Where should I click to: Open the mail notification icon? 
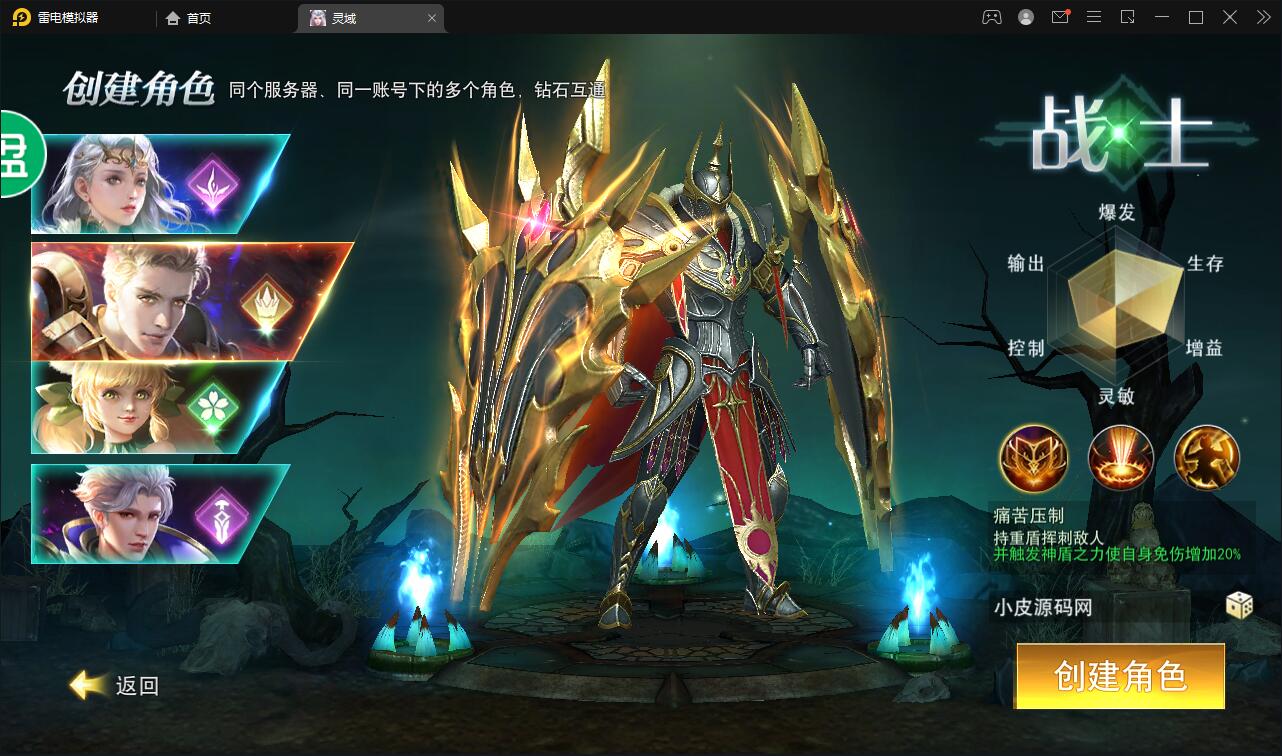point(1060,17)
